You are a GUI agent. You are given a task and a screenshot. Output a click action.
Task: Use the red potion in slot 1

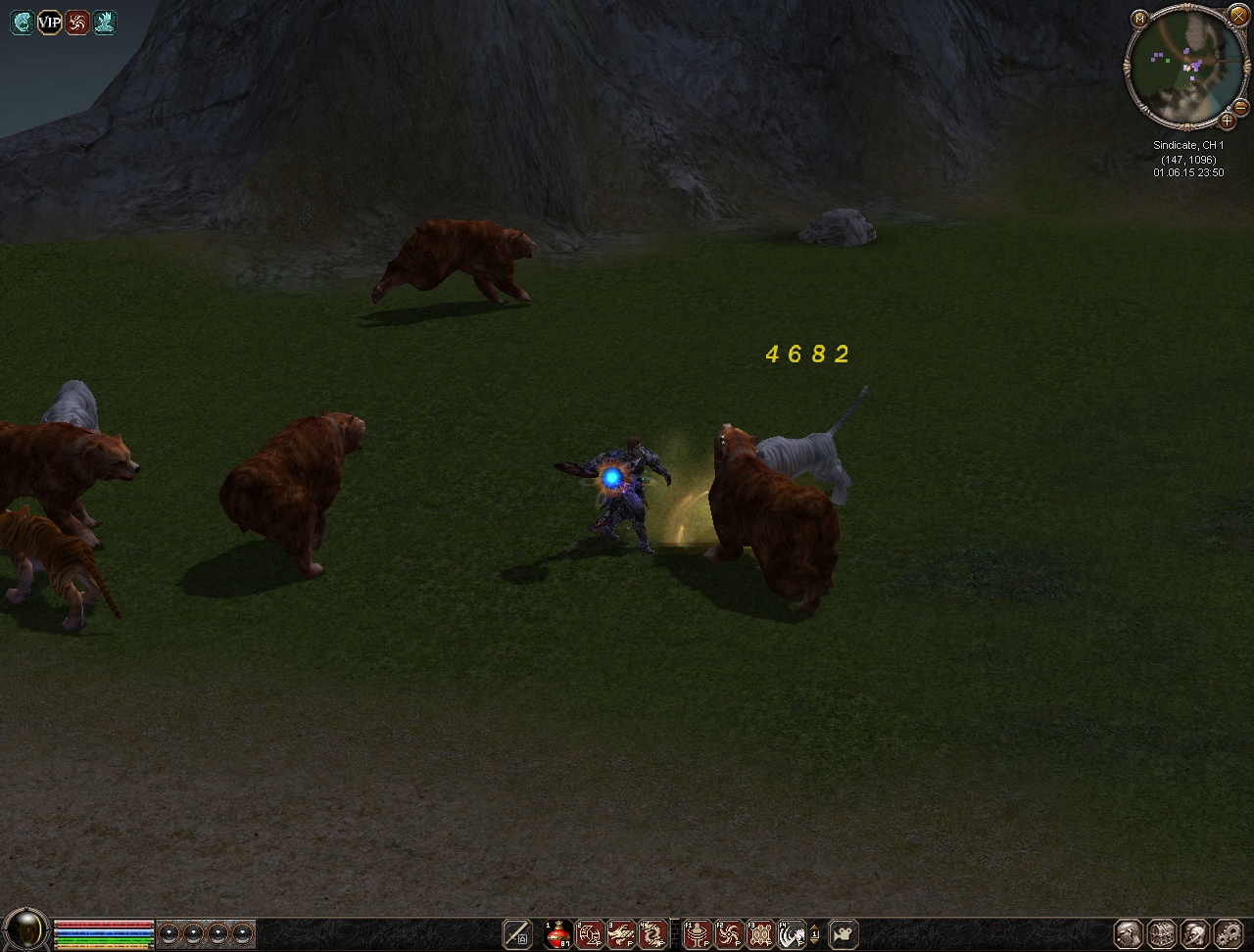pos(558,935)
